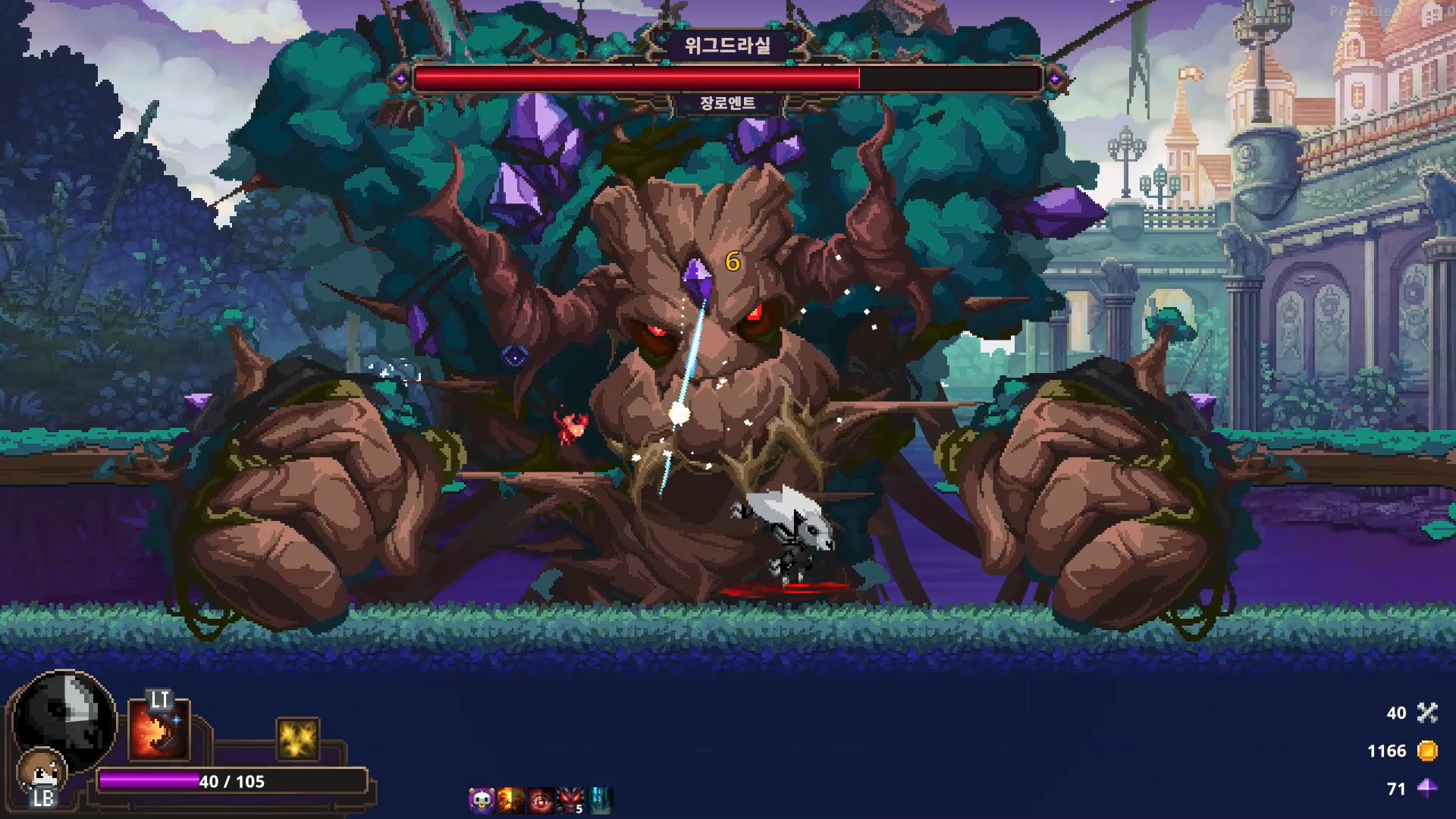Swap to the brown-haired secondary skull
1456x819 pixels.
click(42, 771)
